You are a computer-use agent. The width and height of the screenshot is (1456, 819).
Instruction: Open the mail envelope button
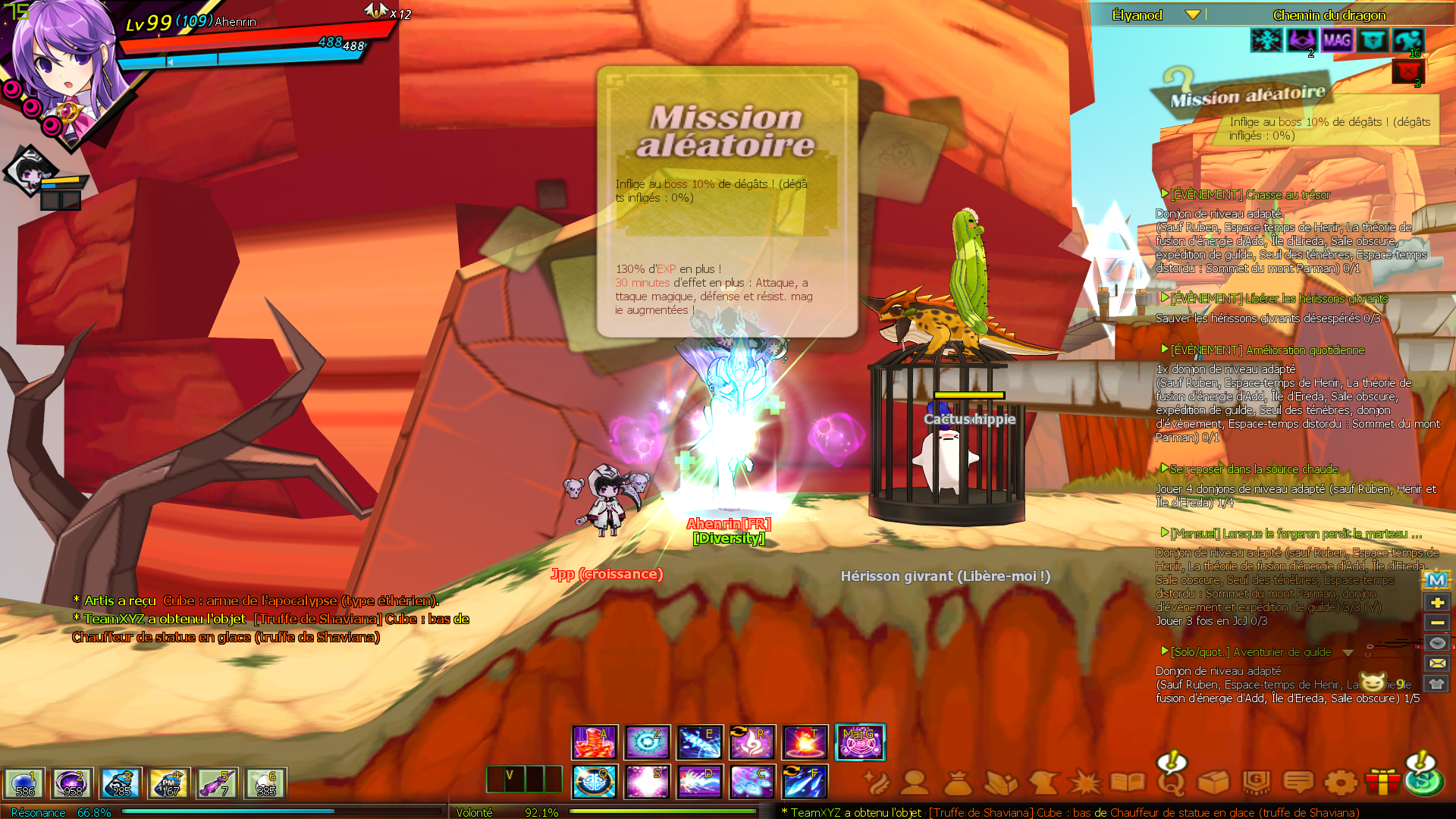point(1437,663)
